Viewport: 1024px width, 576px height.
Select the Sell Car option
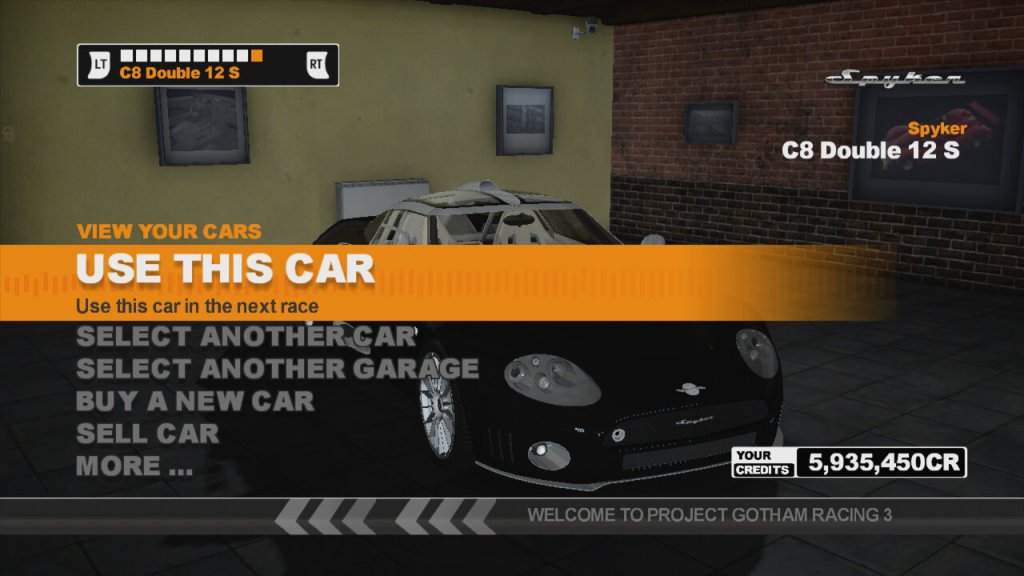[147, 433]
